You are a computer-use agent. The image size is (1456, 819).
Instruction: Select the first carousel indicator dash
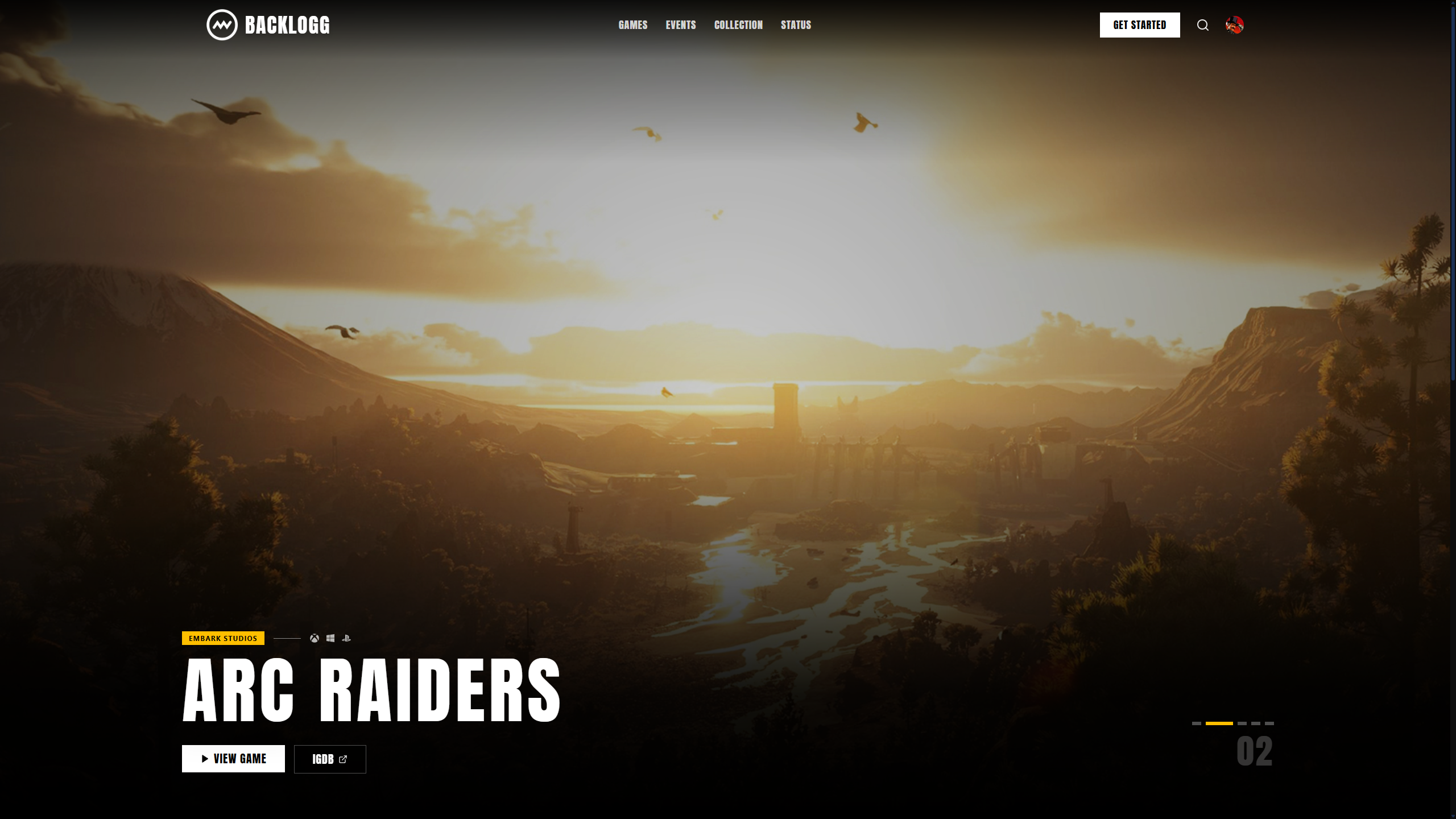point(1197,725)
